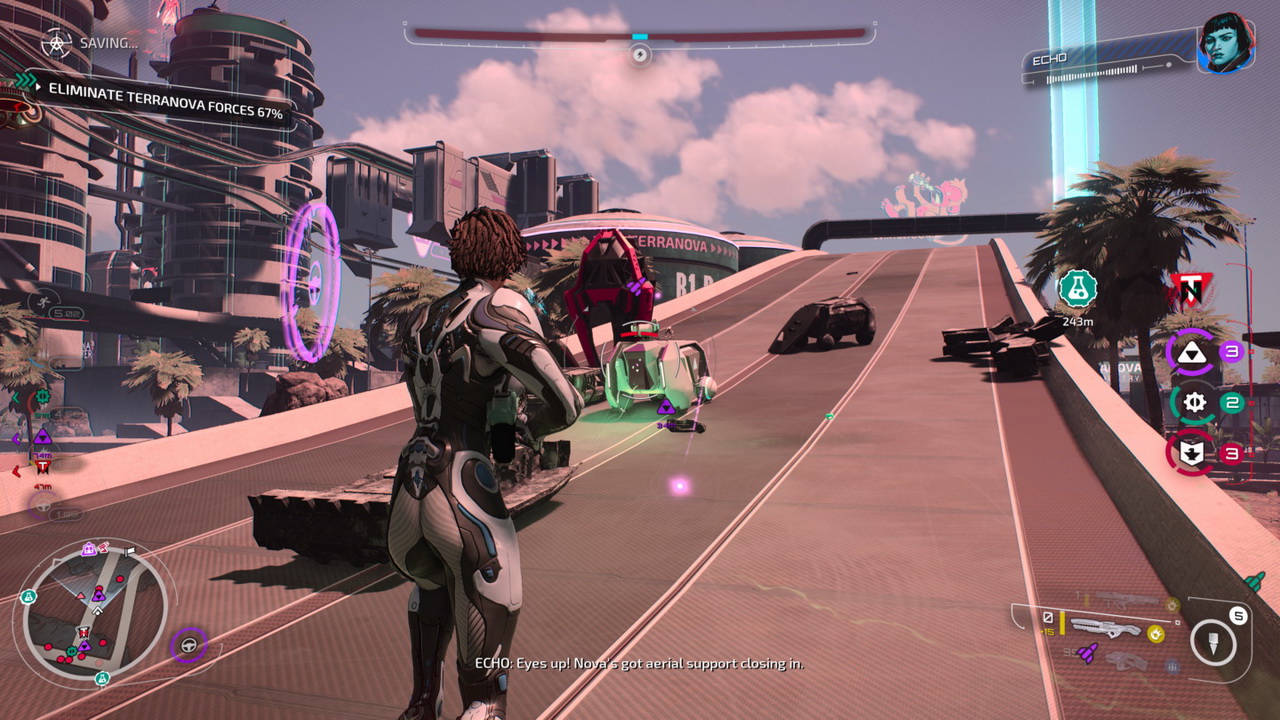Select the pistol weapon slot below the rifle

[1125, 661]
